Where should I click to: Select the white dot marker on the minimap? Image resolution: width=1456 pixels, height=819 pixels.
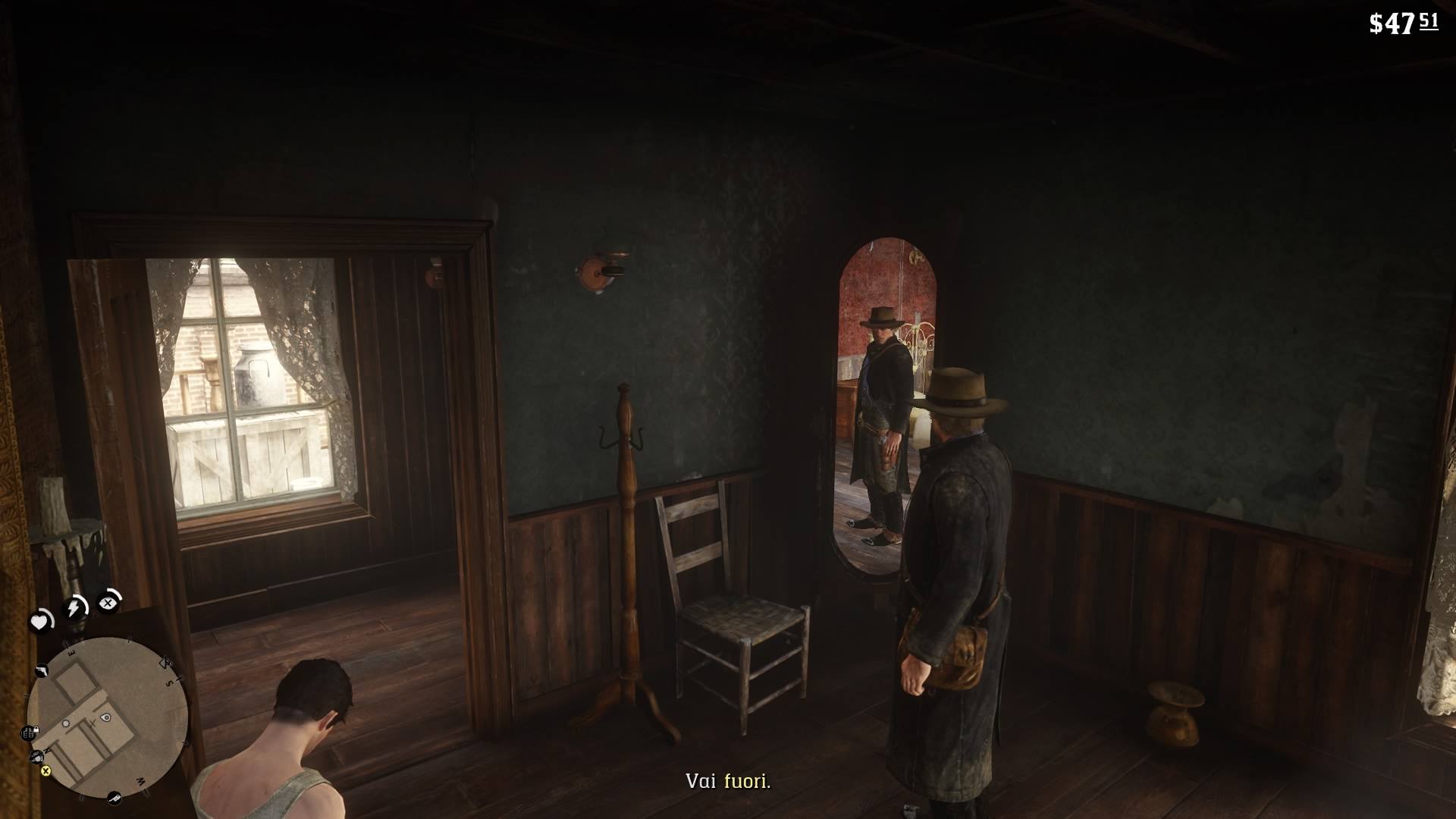65,723
